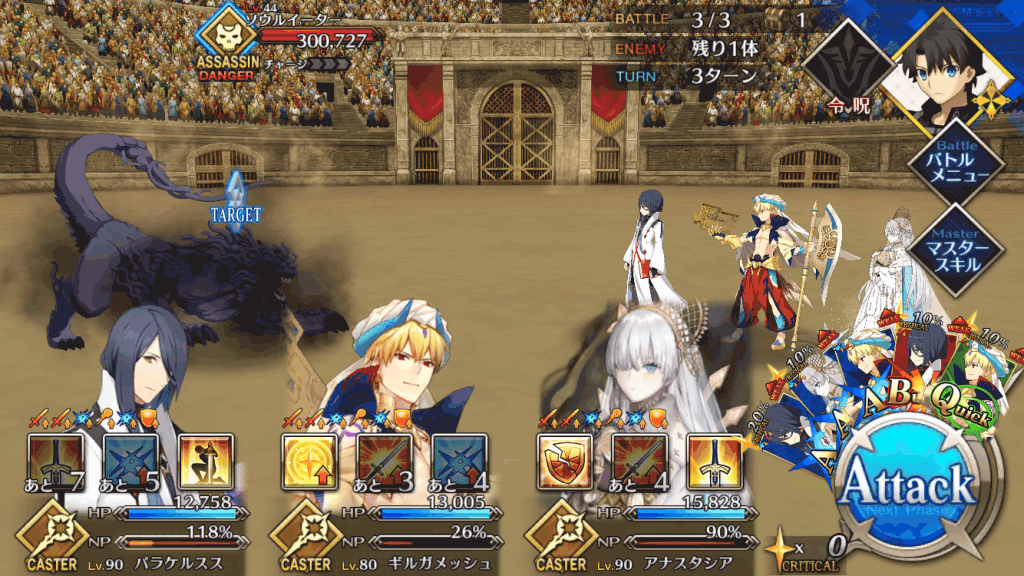The image size is (1024, 576).
Task: Activate Anastasia's orange shield skill
Action: [x=563, y=460]
